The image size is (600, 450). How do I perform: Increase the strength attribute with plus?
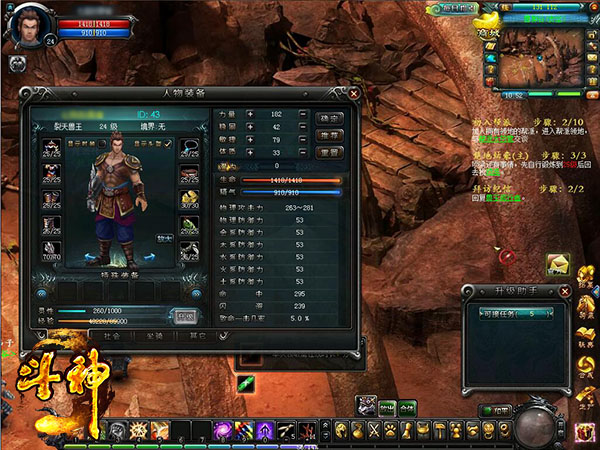(x=251, y=116)
